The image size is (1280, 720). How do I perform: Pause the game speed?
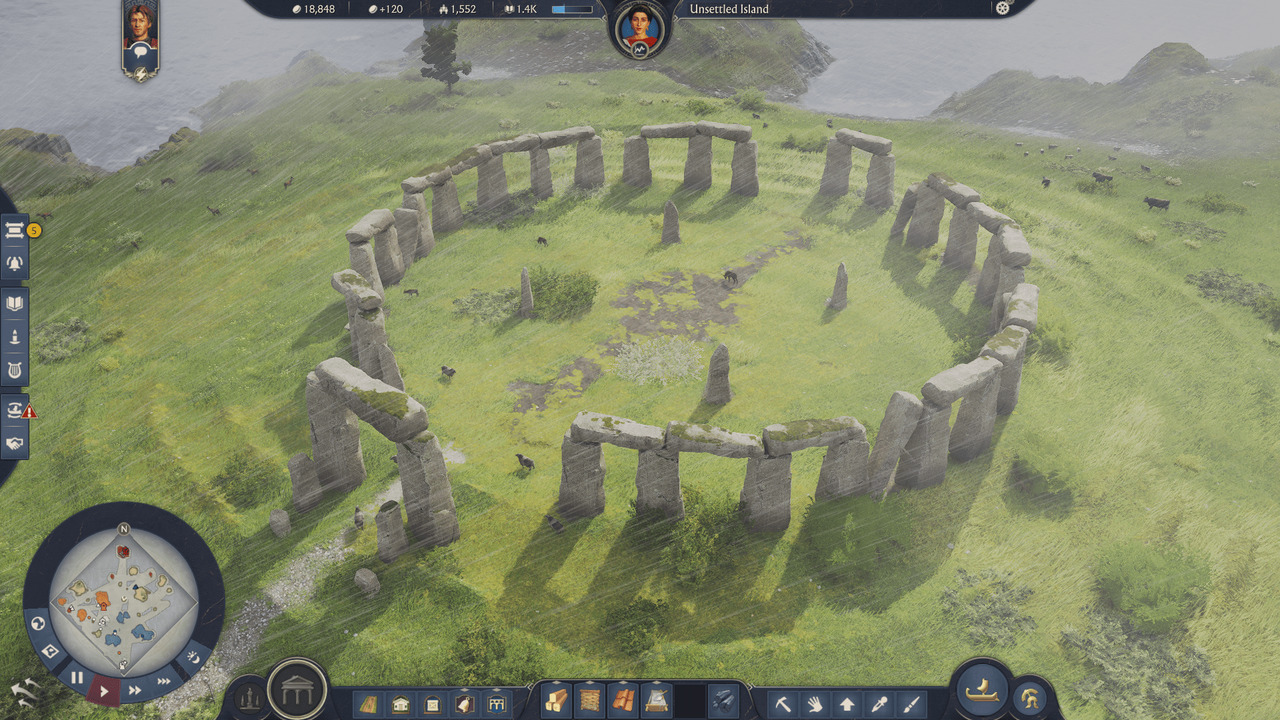point(77,677)
